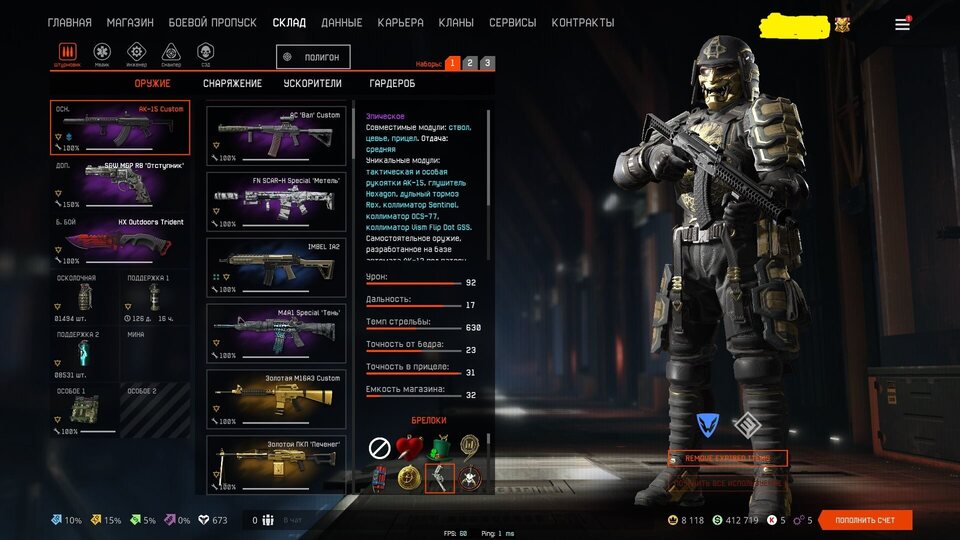Go to the Боевой пропуск page
This screenshot has height=540, width=960.
(212, 23)
